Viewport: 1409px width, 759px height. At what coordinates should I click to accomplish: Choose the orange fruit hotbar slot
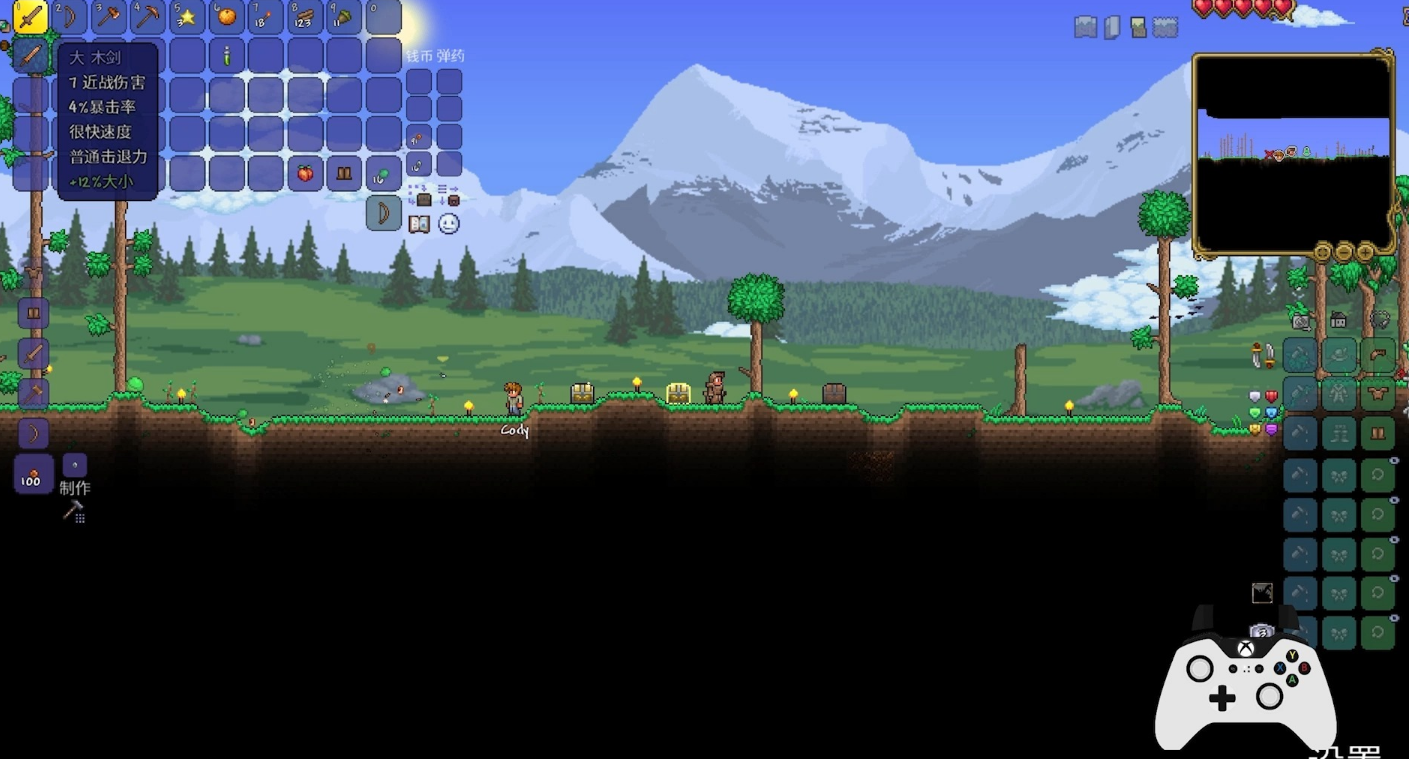(x=227, y=16)
